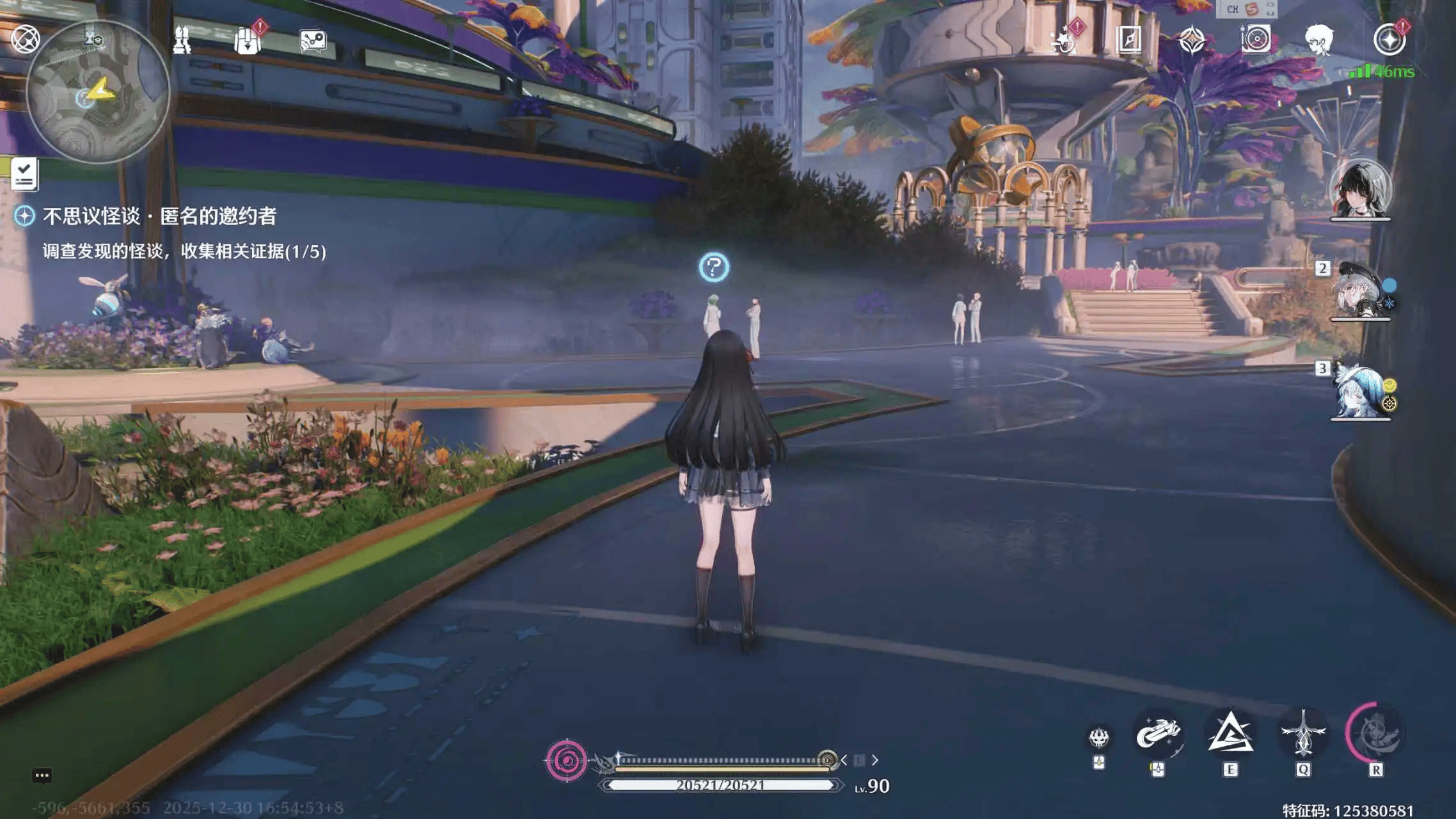Viewport: 1456px width, 819px height.
Task: Open the shooting stars icon with alert
Action: (1064, 40)
